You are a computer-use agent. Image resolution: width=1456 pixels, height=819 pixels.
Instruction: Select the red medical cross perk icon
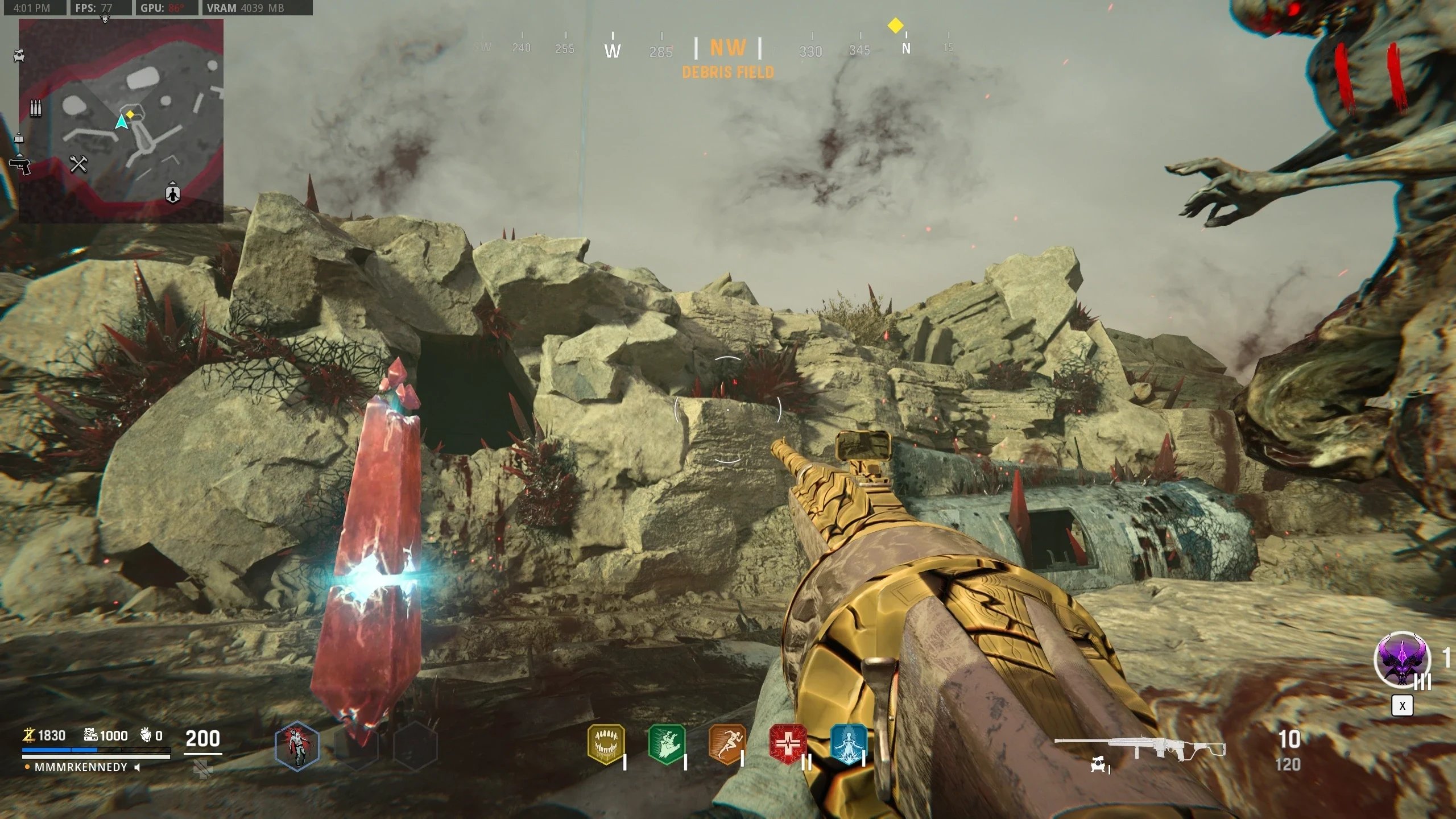tap(788, 744)
